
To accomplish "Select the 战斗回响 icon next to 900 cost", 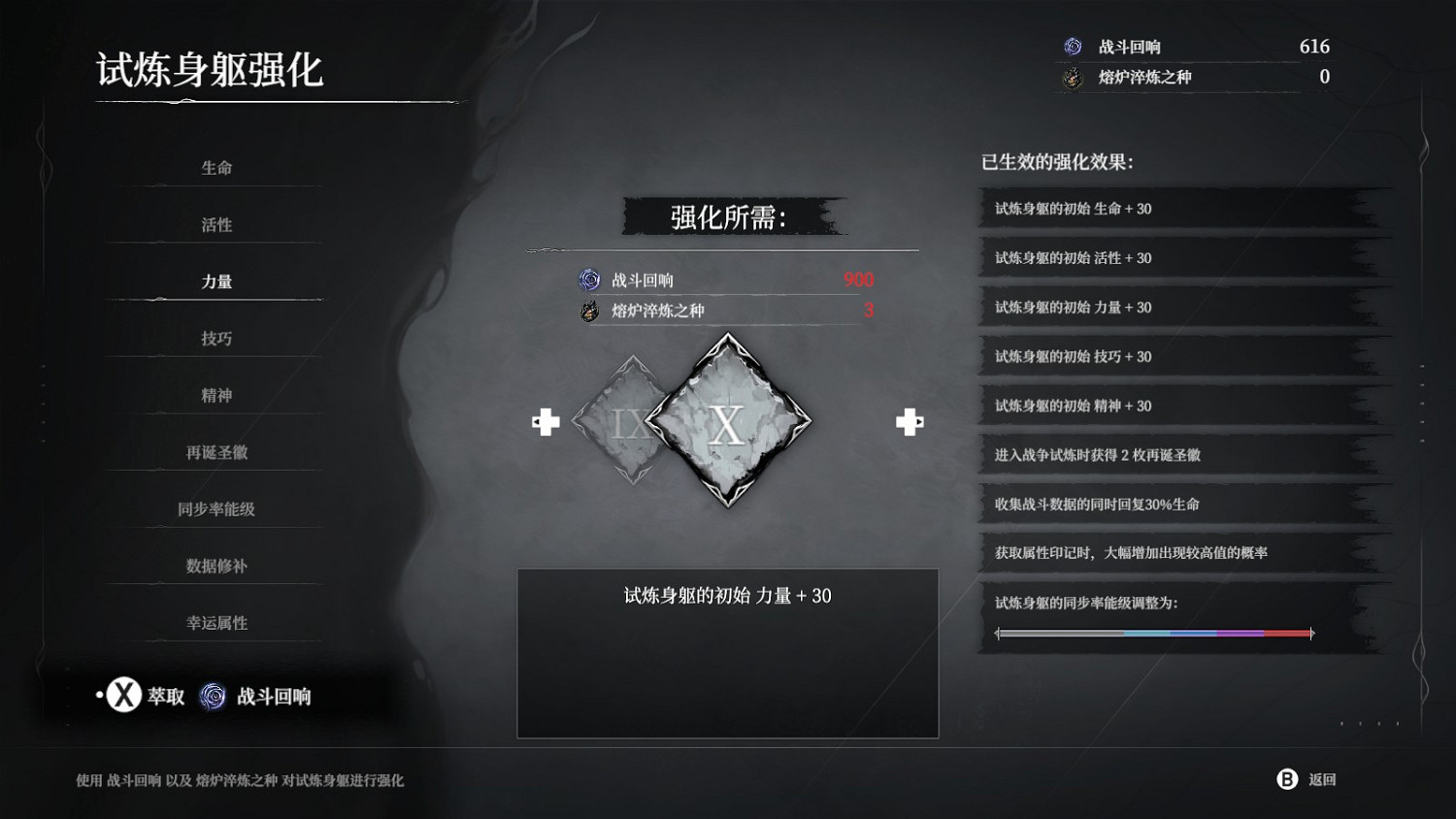I will [589, 279].
